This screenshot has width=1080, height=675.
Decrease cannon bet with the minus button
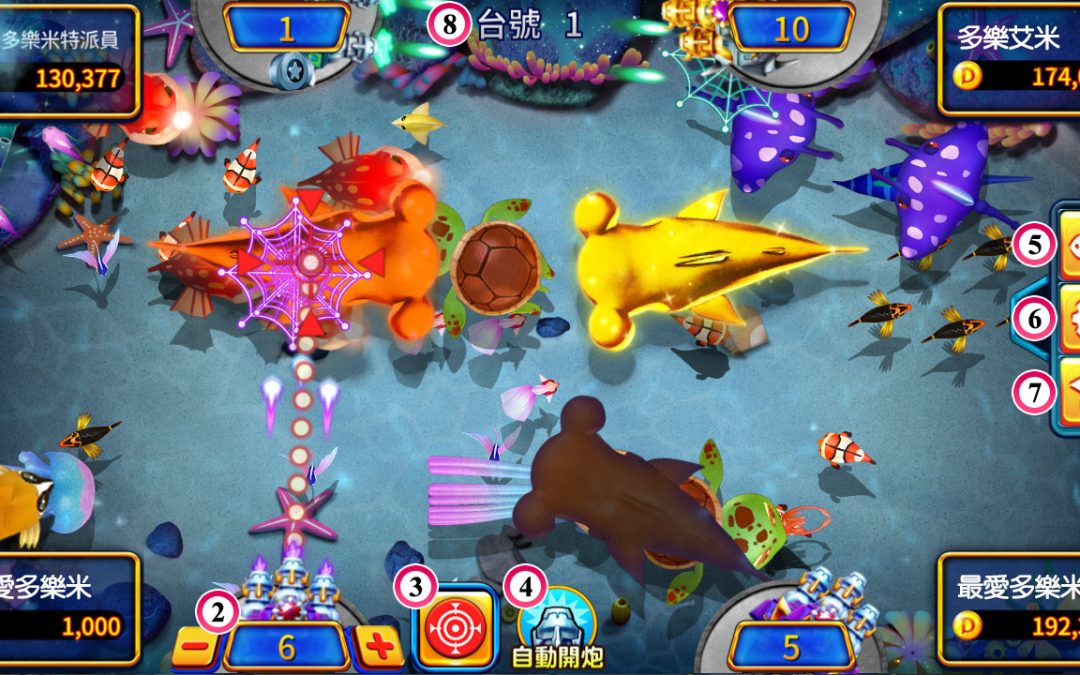point(197,647)
